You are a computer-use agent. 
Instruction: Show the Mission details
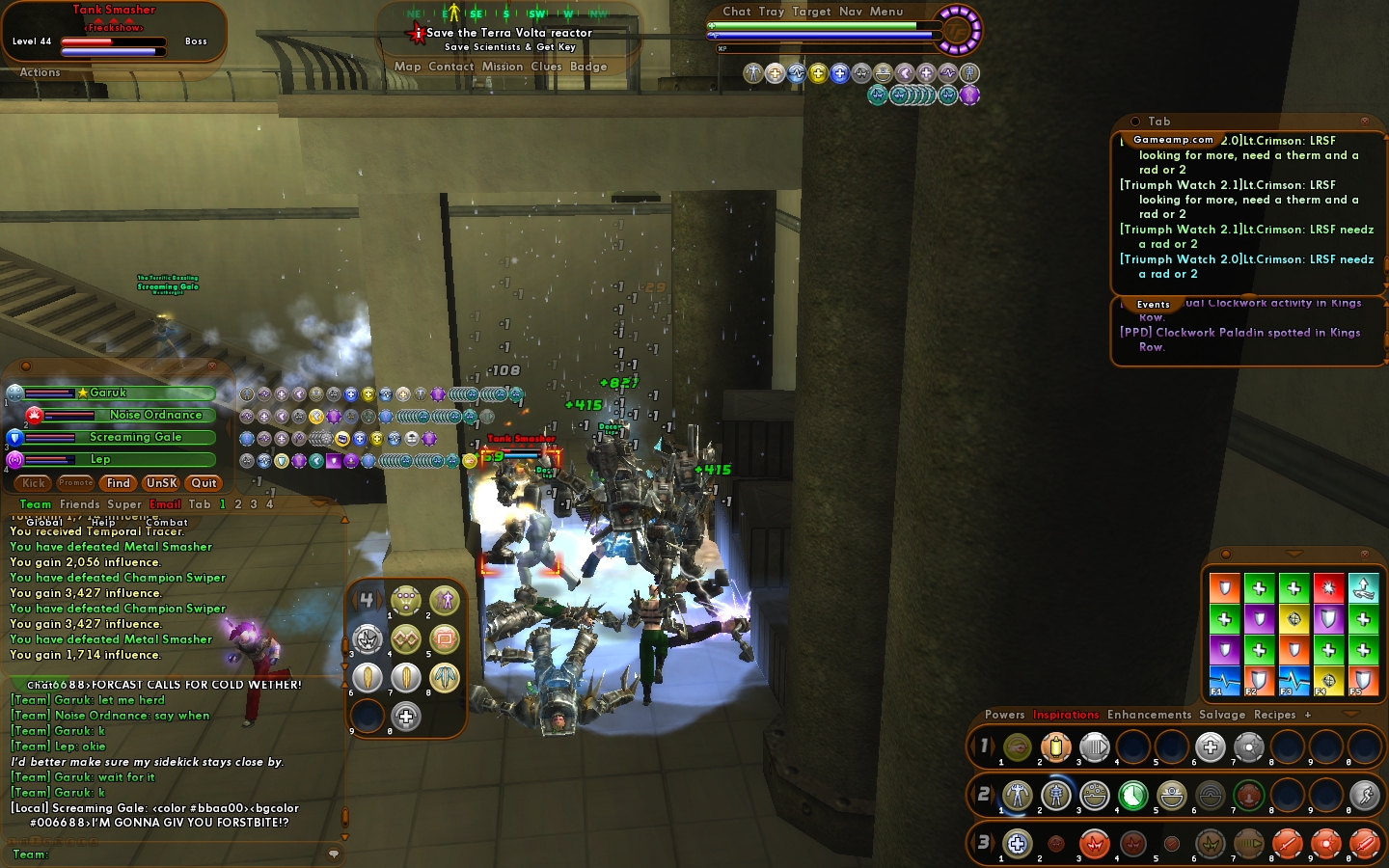(x=503, y=67)
